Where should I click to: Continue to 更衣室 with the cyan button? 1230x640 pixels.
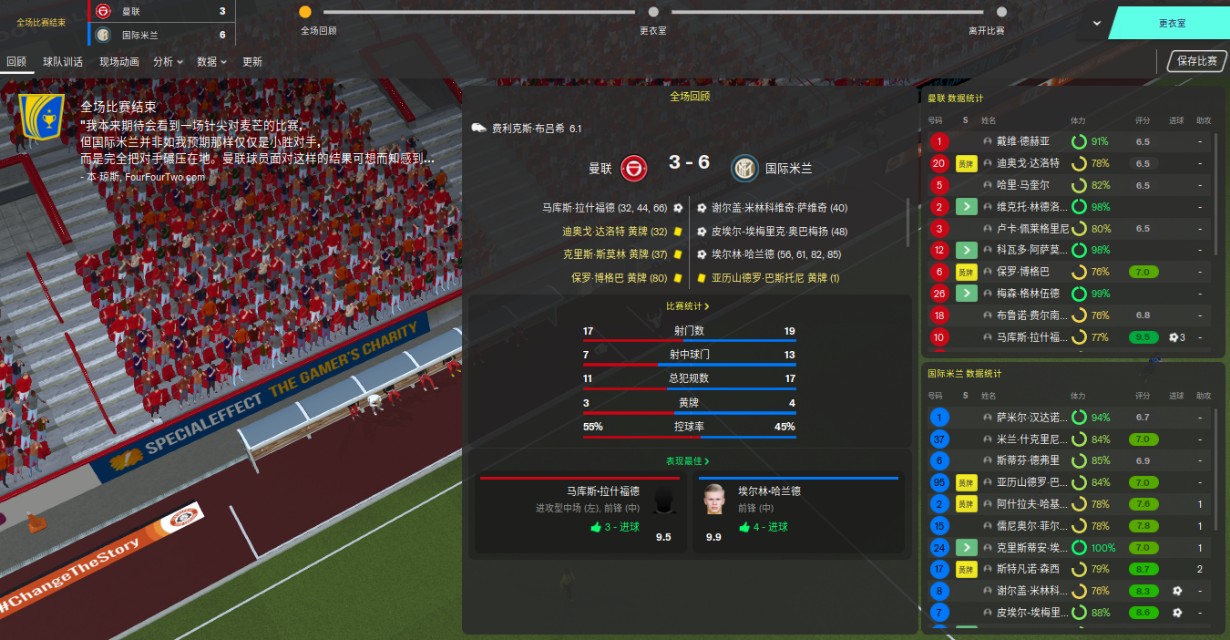tap(1172, 23)
